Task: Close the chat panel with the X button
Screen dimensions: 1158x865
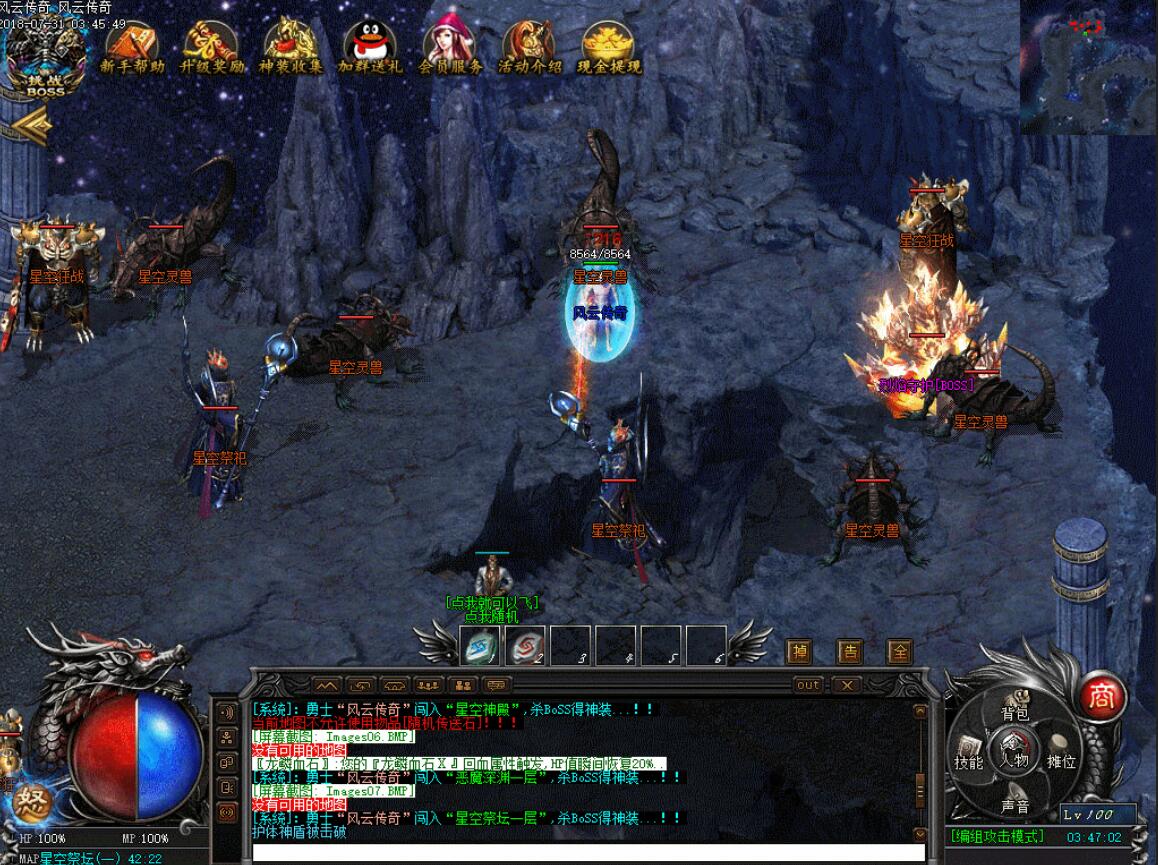Action: [x=848, y=685]
